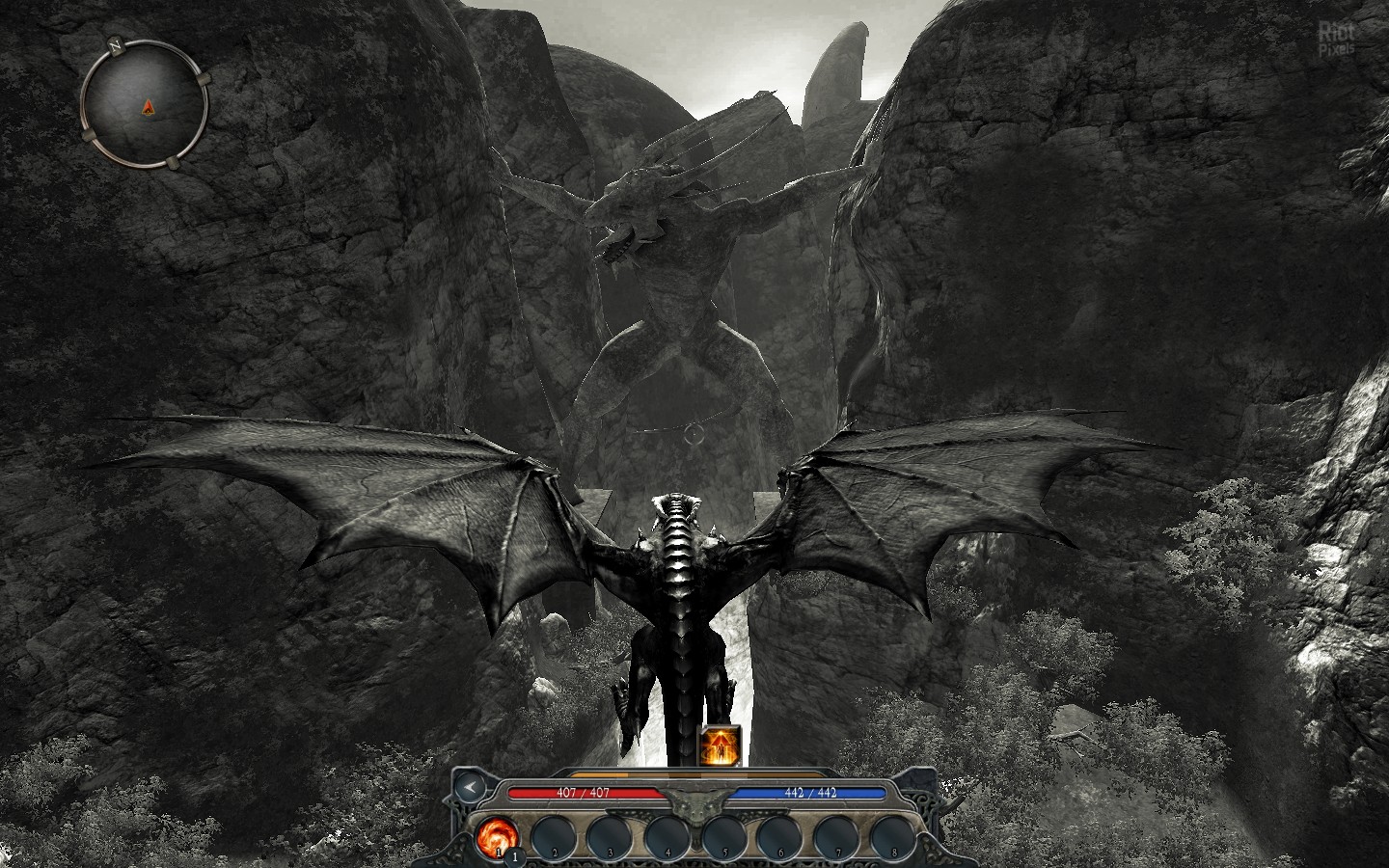Open the circular minimap
Viewport: 1389px width, 868px height.
(145, 102)
